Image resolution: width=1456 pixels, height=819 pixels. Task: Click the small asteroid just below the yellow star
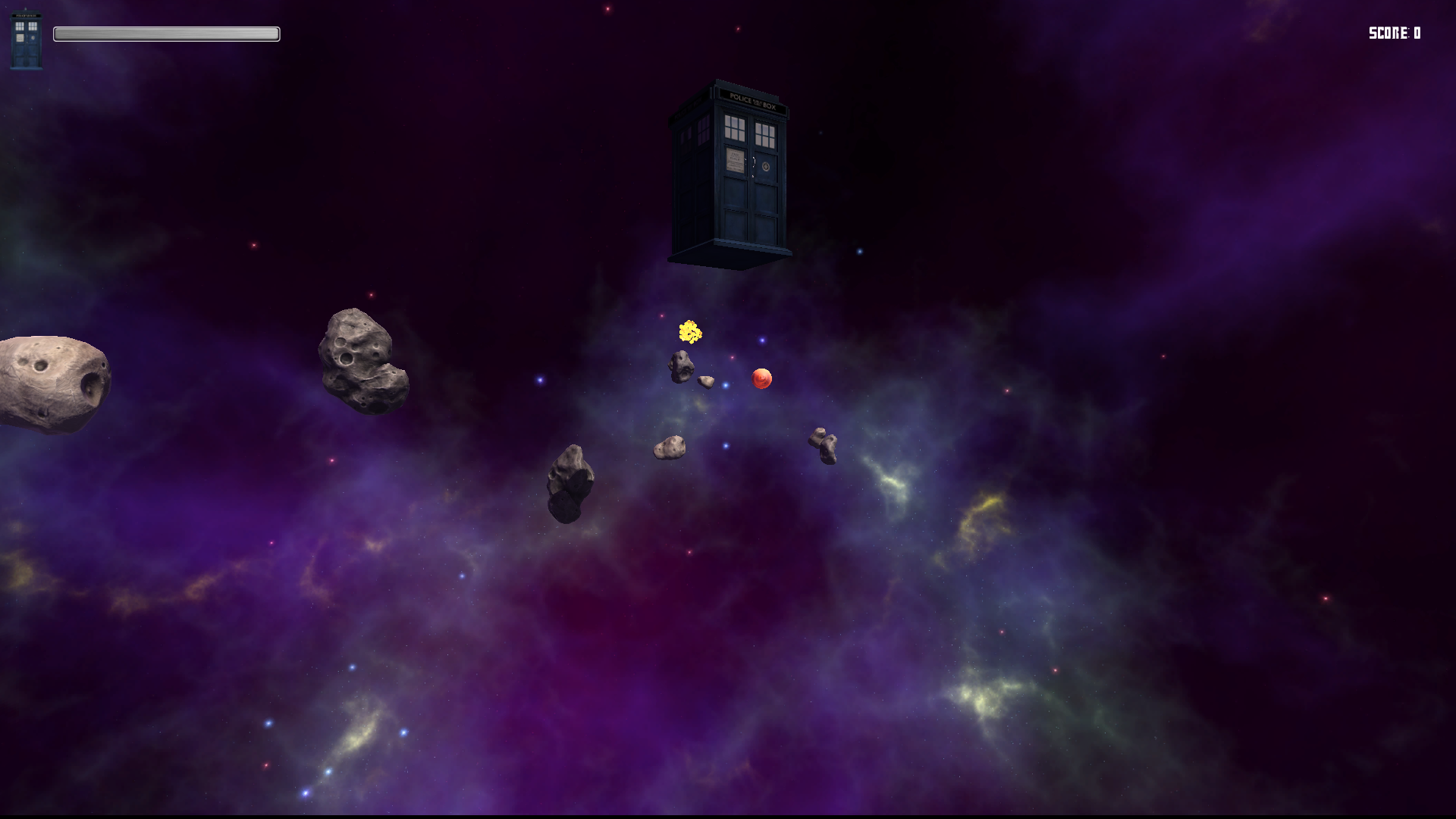pos(680,367)
